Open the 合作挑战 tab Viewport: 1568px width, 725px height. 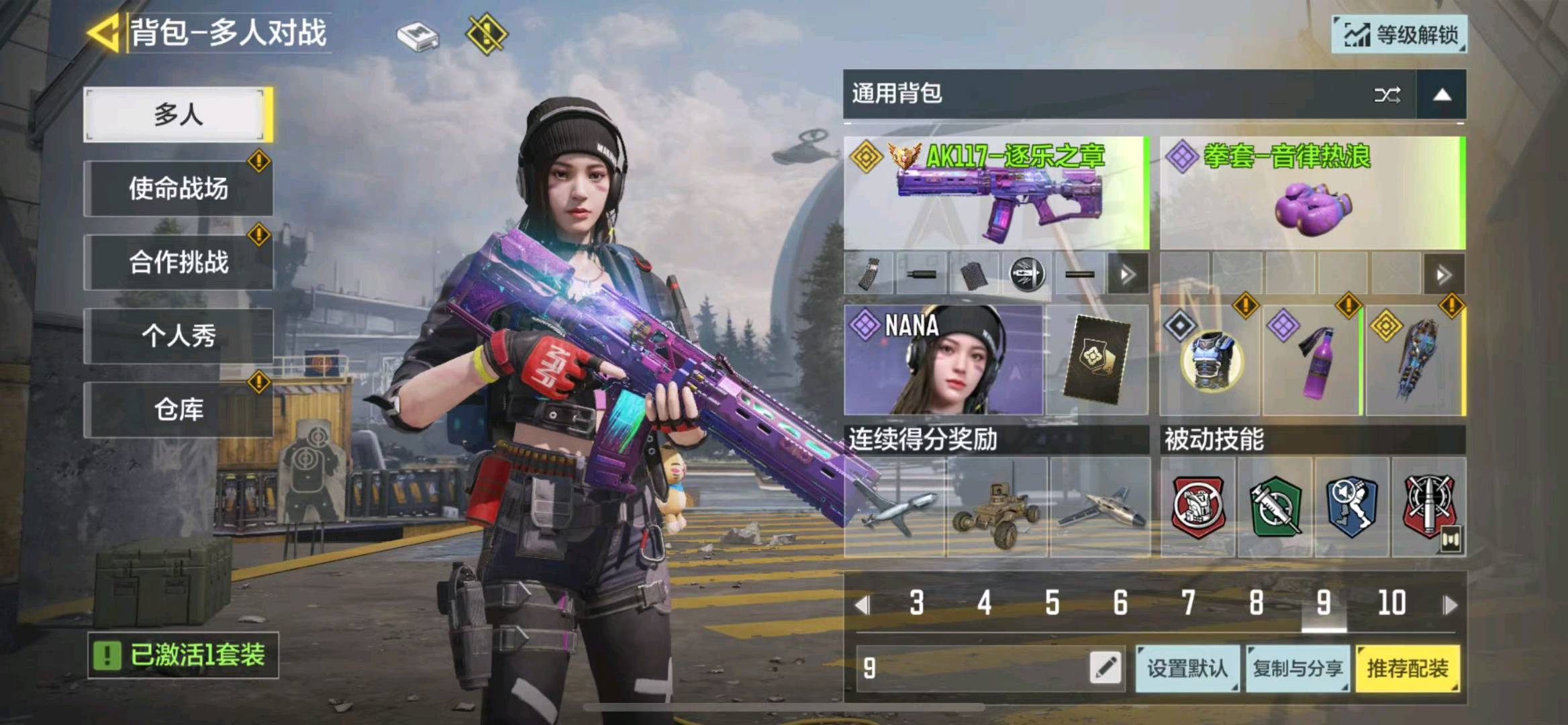[178, 262]
